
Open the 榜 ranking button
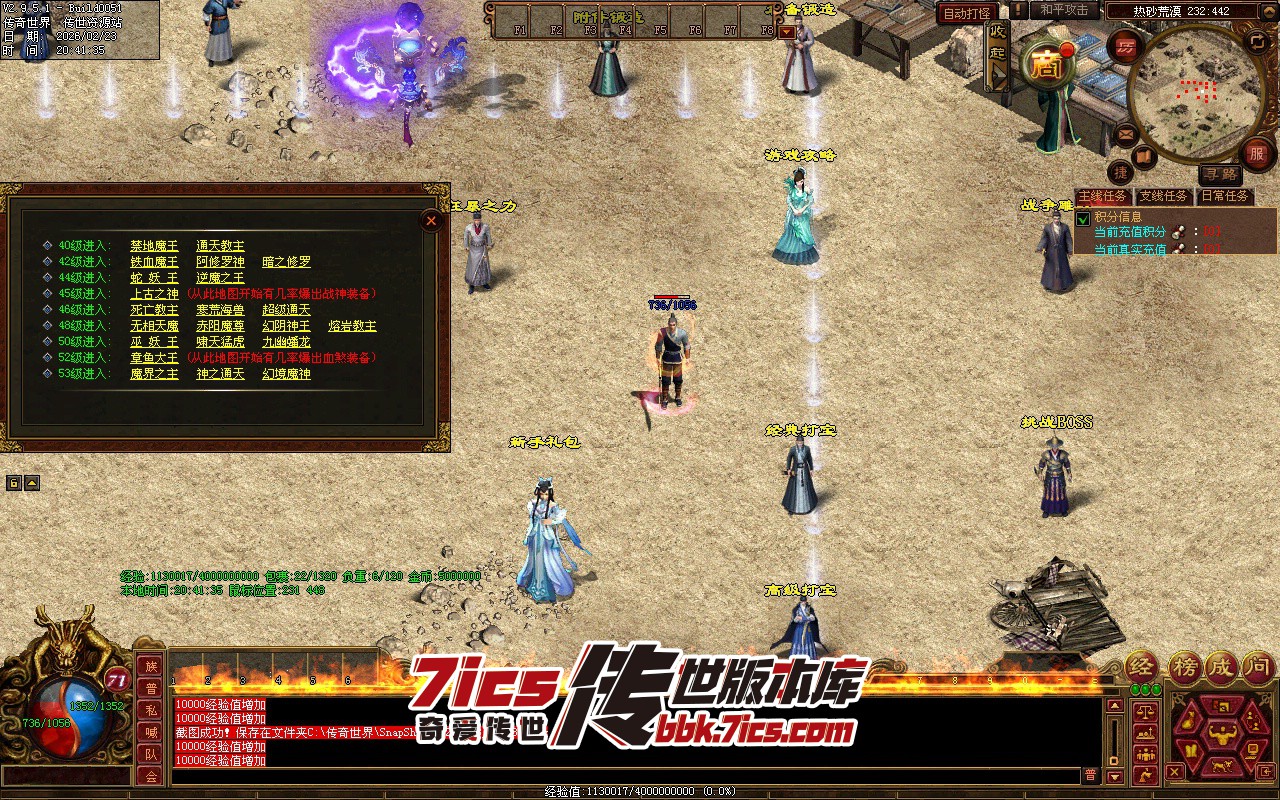point(1184,666)
